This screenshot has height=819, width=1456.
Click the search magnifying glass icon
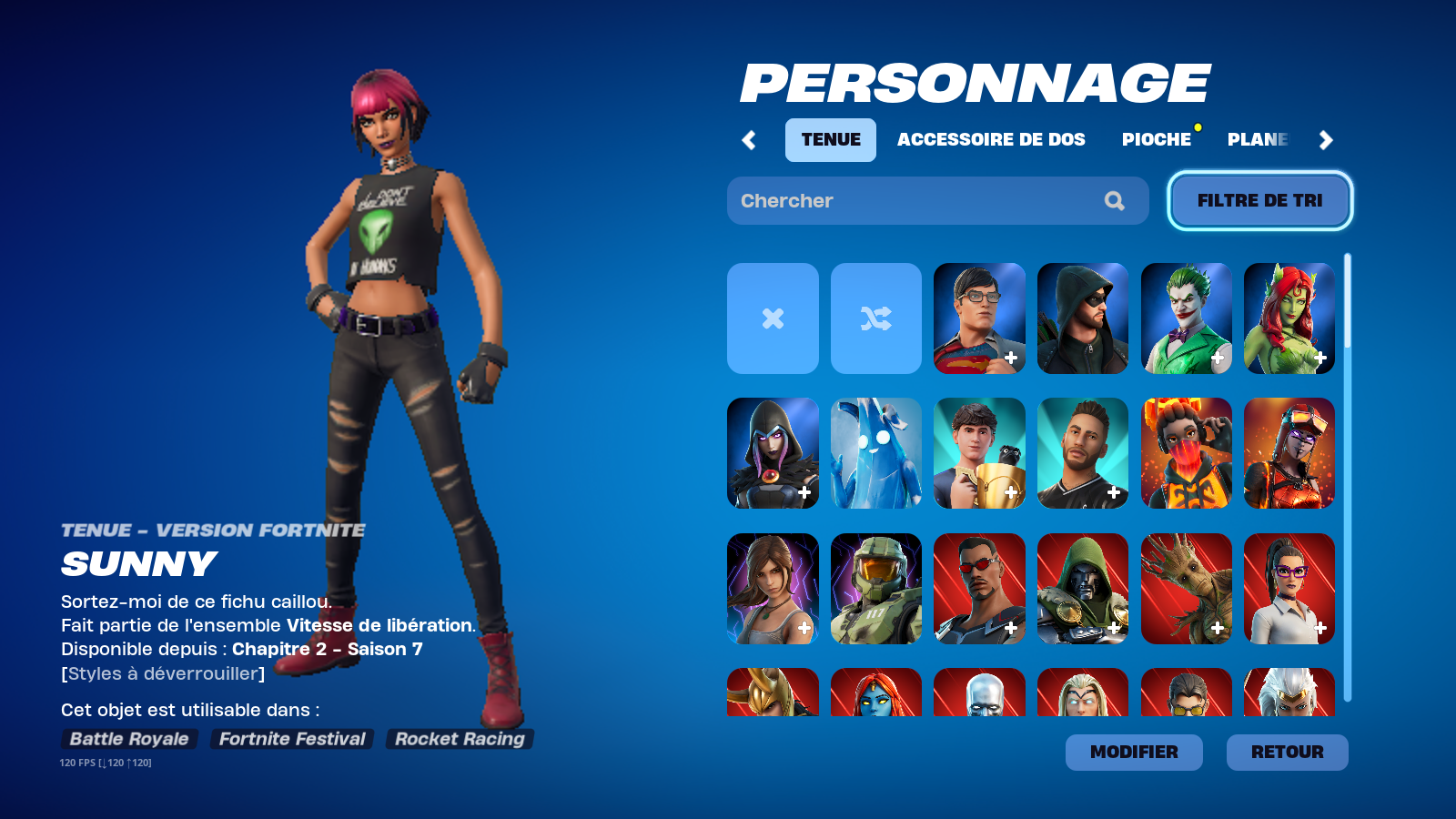tap(1114, 200)
